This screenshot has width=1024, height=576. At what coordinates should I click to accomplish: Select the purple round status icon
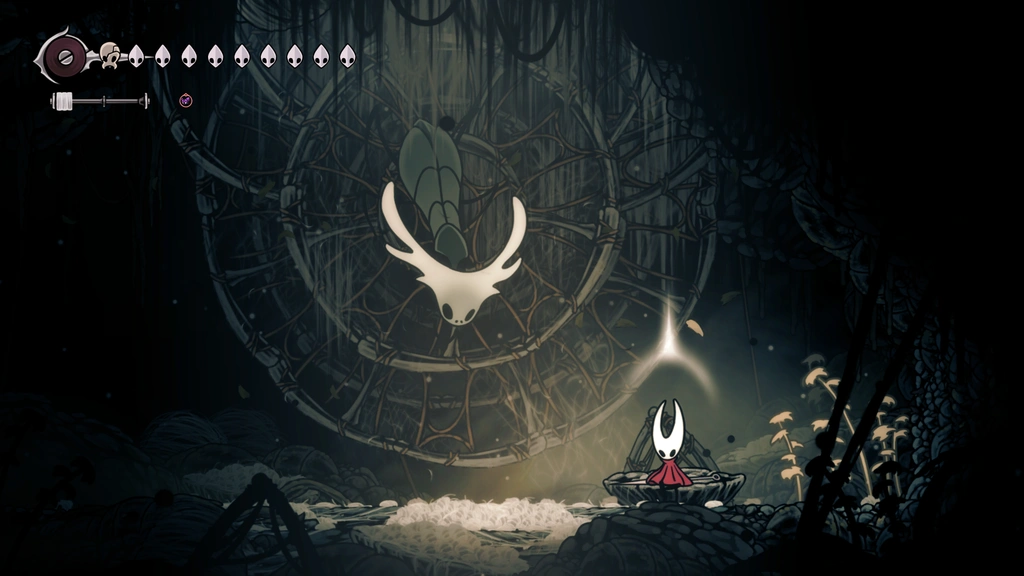click(x=185, y=100)
